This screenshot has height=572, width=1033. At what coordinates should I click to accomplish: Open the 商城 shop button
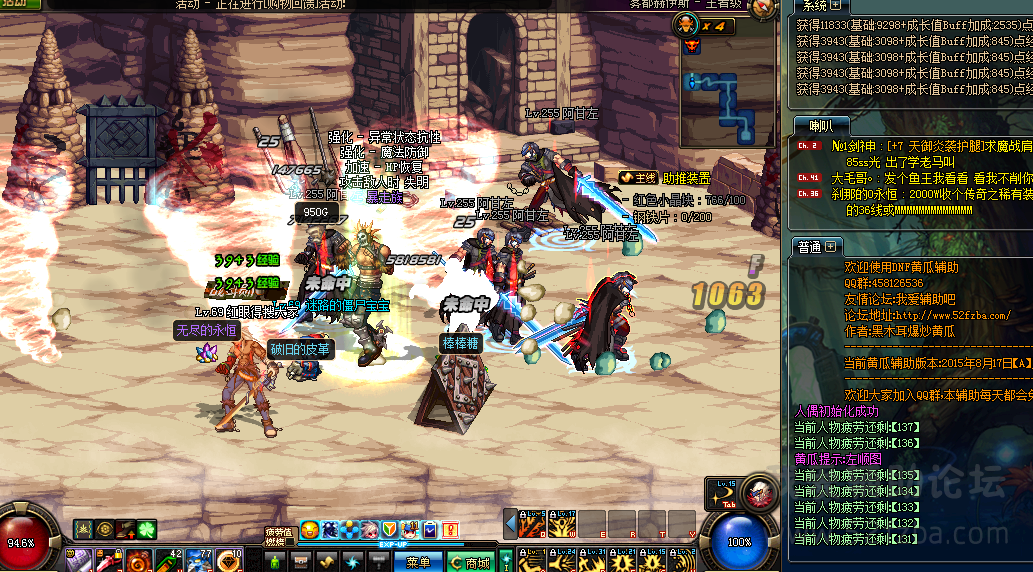point(470,563)
